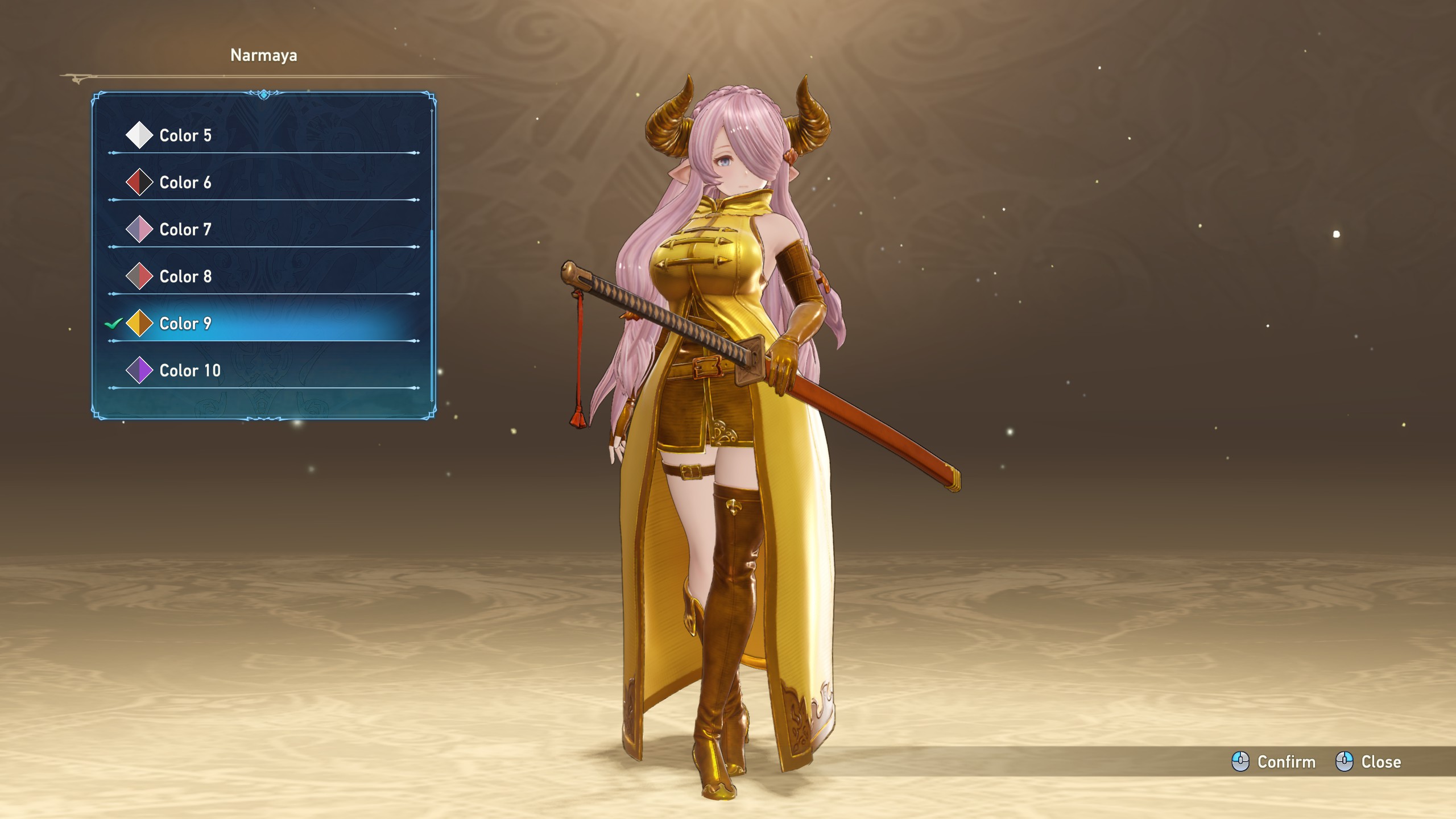
Task: Choose Color 6 red palette
Action: pos(185,183)
